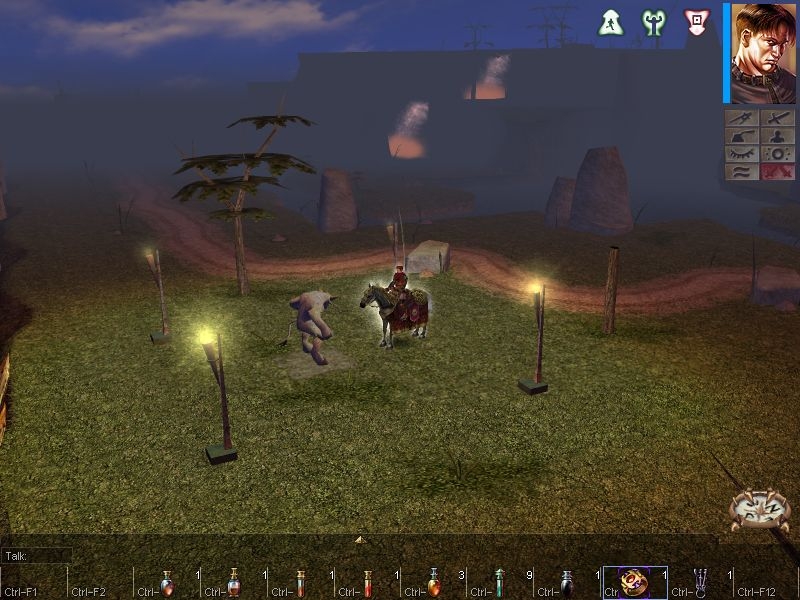Activate rest using the closed-eye button
Viewport: 800px width, 600px height.
tap(742, 154)
